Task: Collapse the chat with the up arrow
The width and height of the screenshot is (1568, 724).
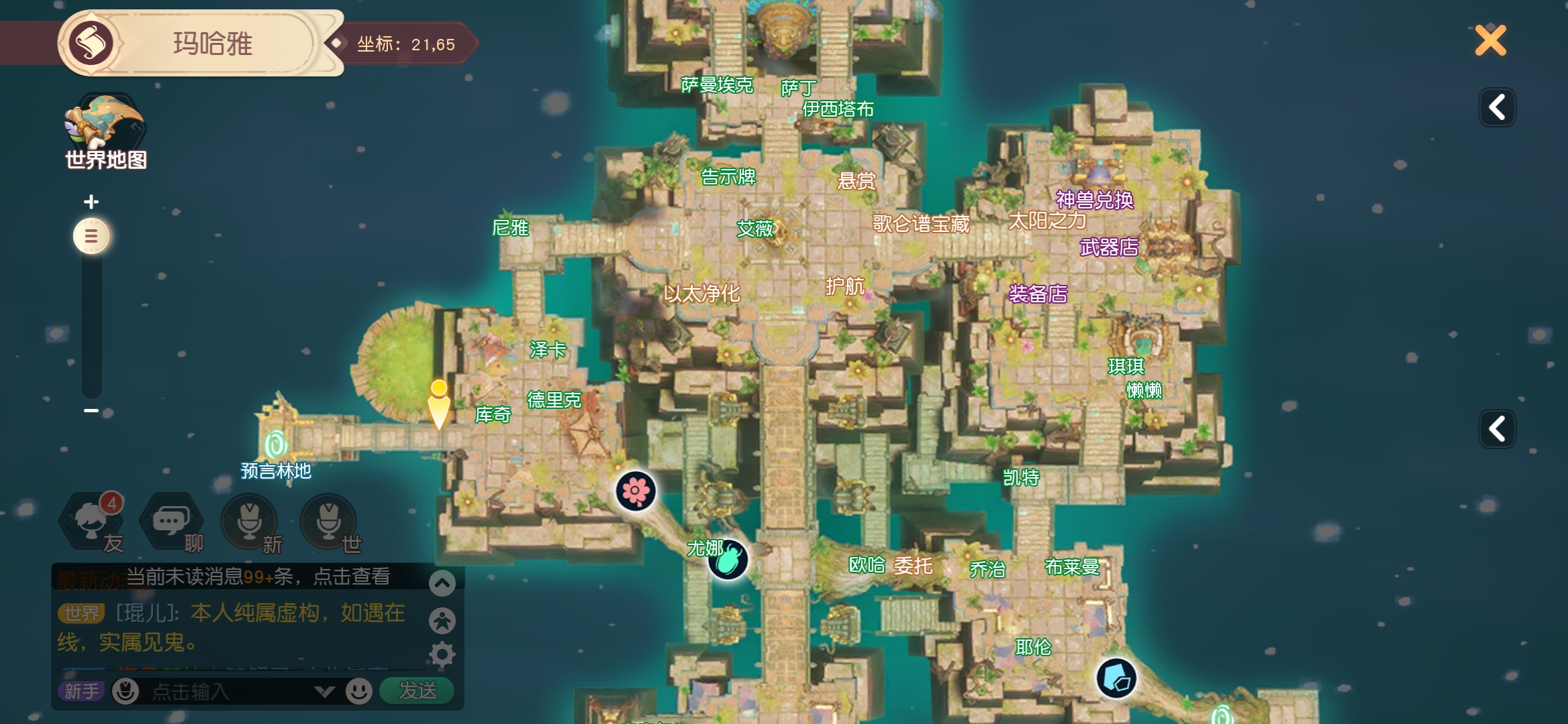Action: [442, 583]
